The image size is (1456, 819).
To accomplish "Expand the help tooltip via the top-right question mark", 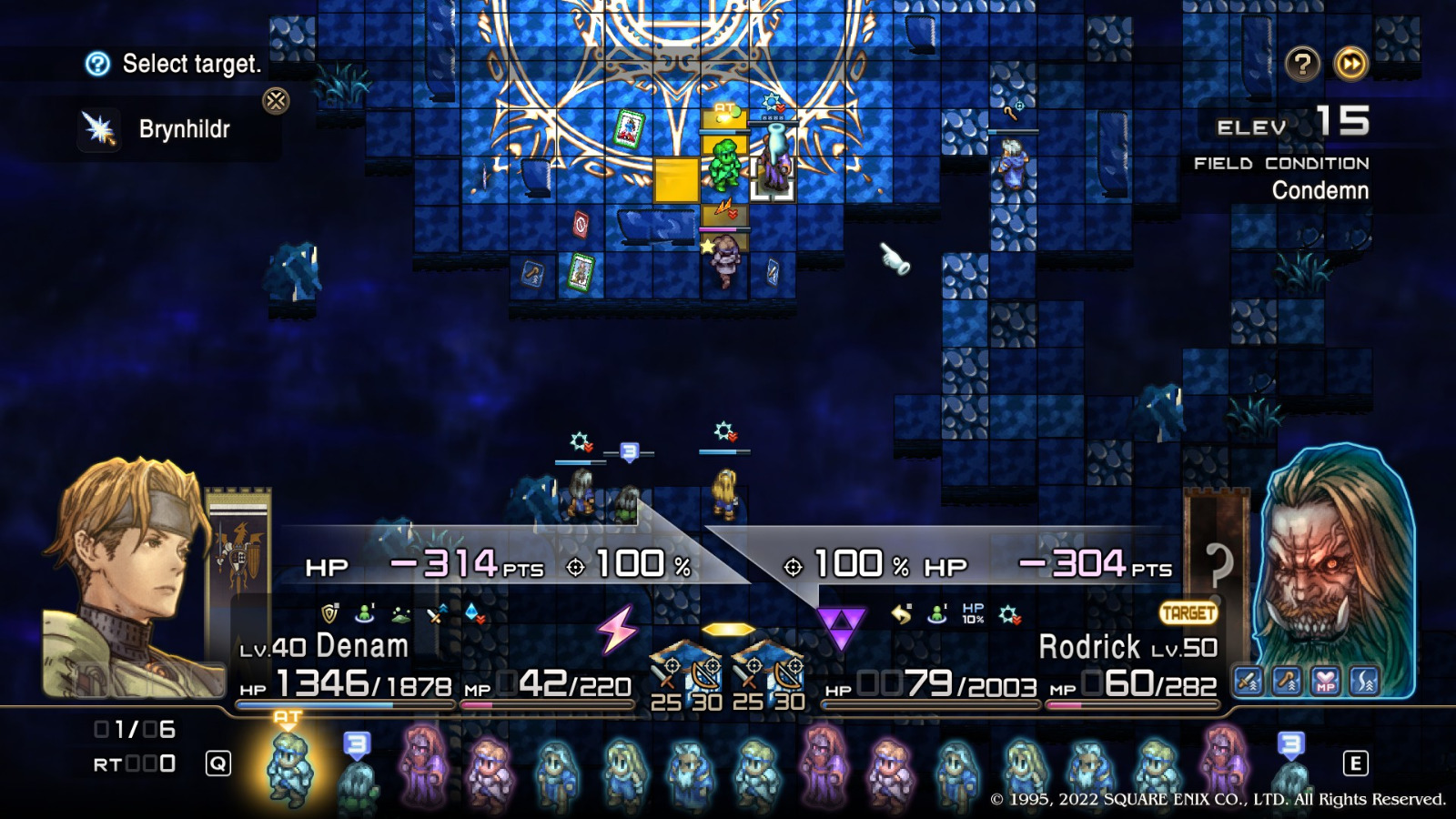I will pos(1301,64).
